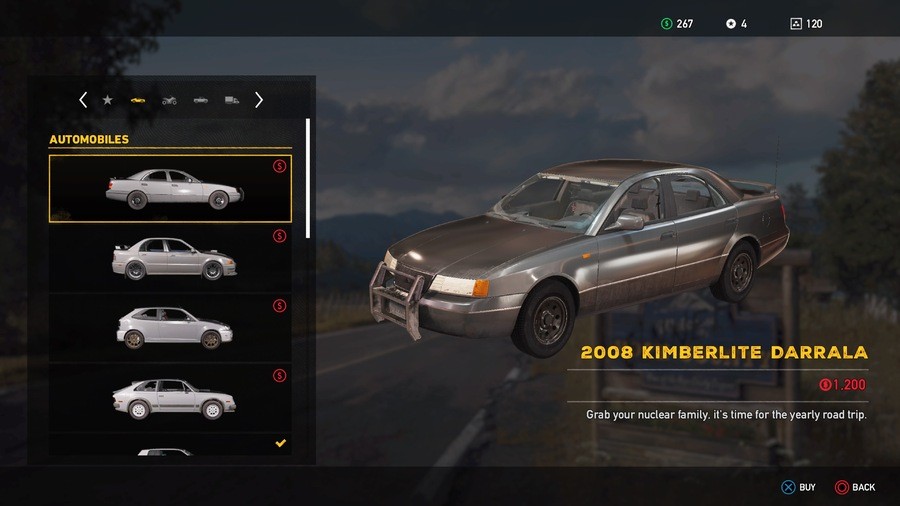Select the highlighted Kimberlite Darrala sedan row

coord(170,189)
